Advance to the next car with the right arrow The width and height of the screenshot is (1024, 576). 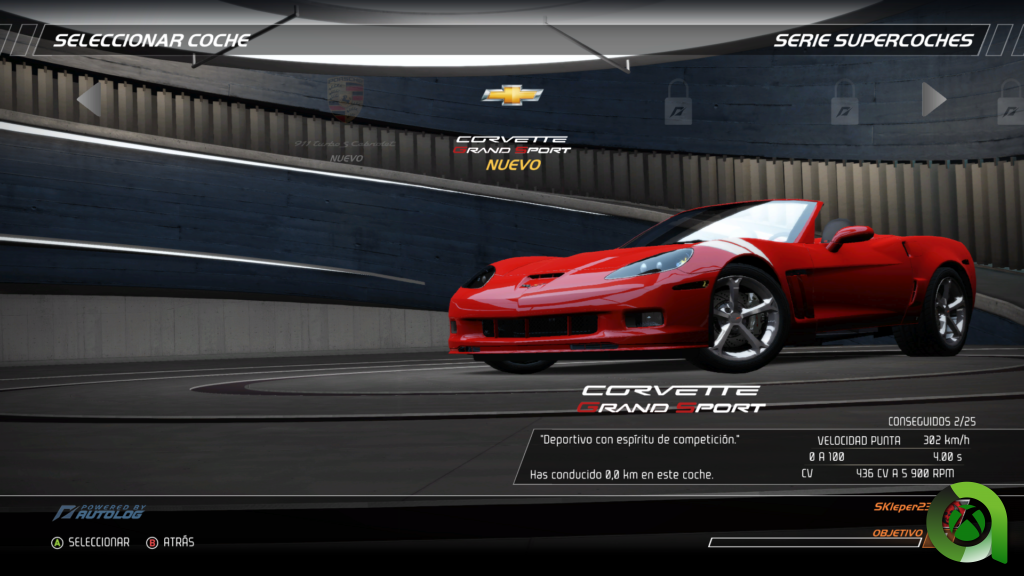pos(934,99)
